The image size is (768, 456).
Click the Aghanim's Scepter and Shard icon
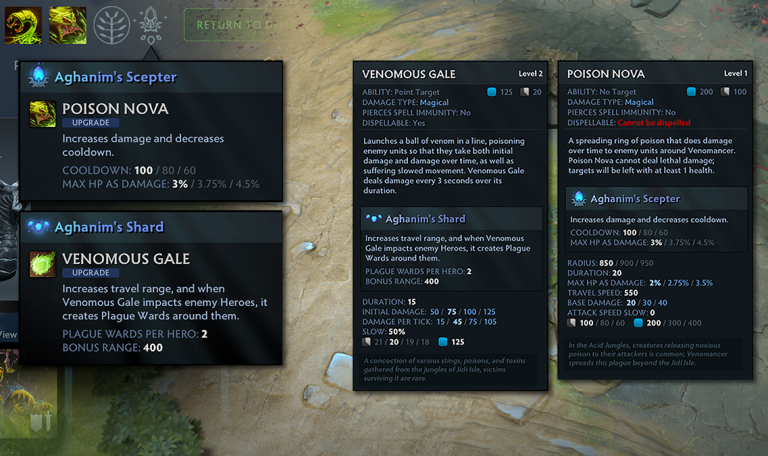(x=152, y=23)
